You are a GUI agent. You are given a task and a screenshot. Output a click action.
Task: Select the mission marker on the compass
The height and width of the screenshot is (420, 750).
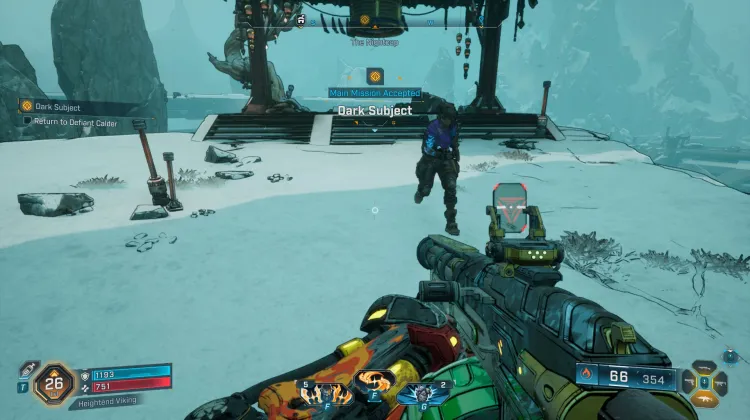coord(364,19)
